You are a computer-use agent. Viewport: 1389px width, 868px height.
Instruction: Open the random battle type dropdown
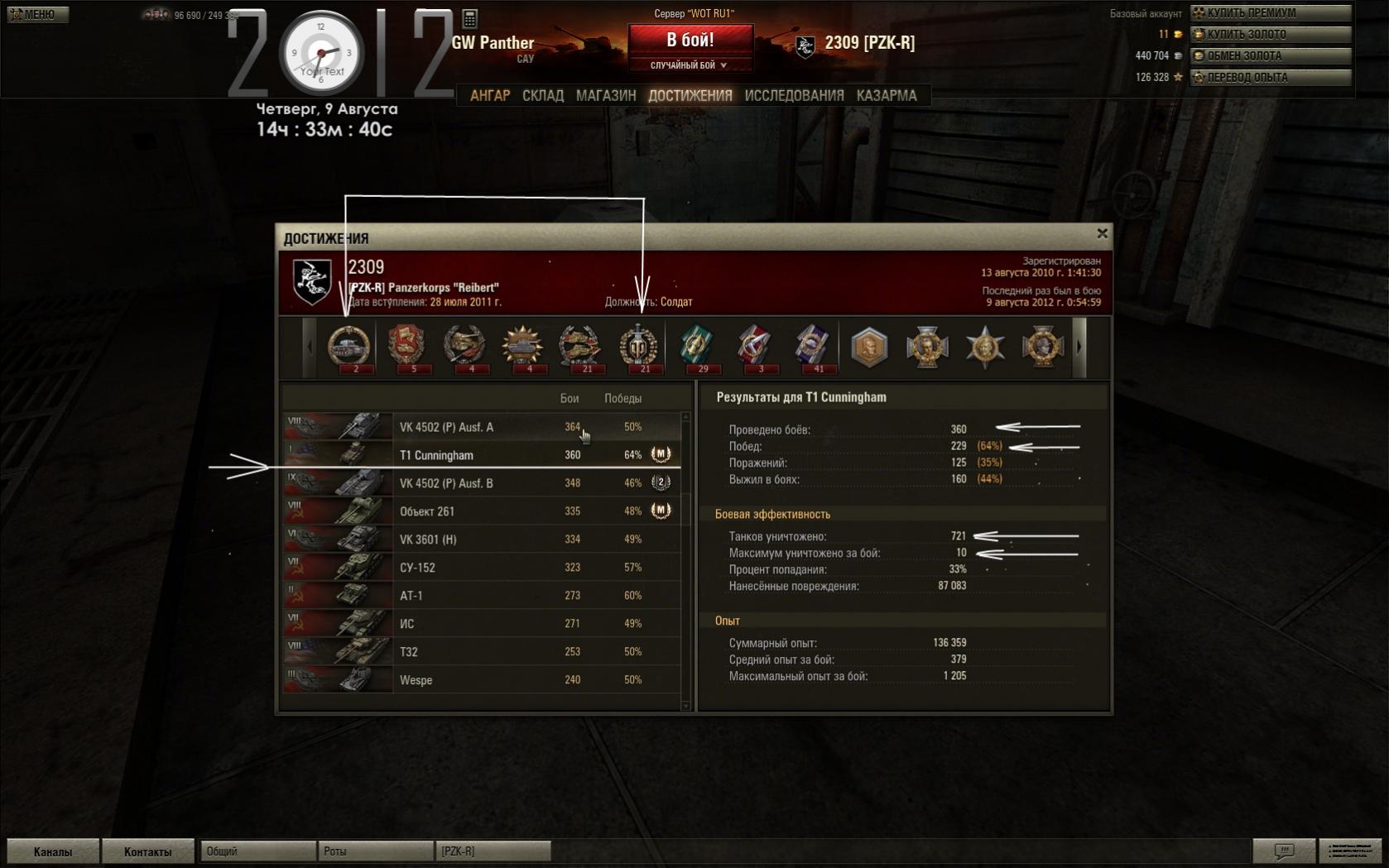690,65
